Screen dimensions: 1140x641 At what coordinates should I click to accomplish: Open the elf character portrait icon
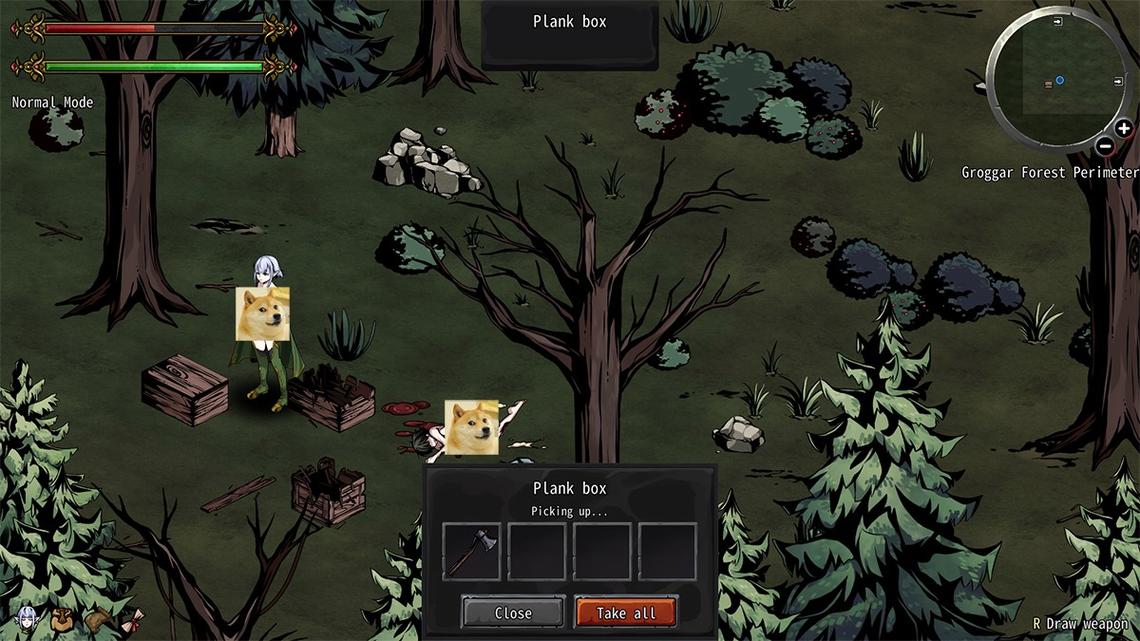(26, 619)
